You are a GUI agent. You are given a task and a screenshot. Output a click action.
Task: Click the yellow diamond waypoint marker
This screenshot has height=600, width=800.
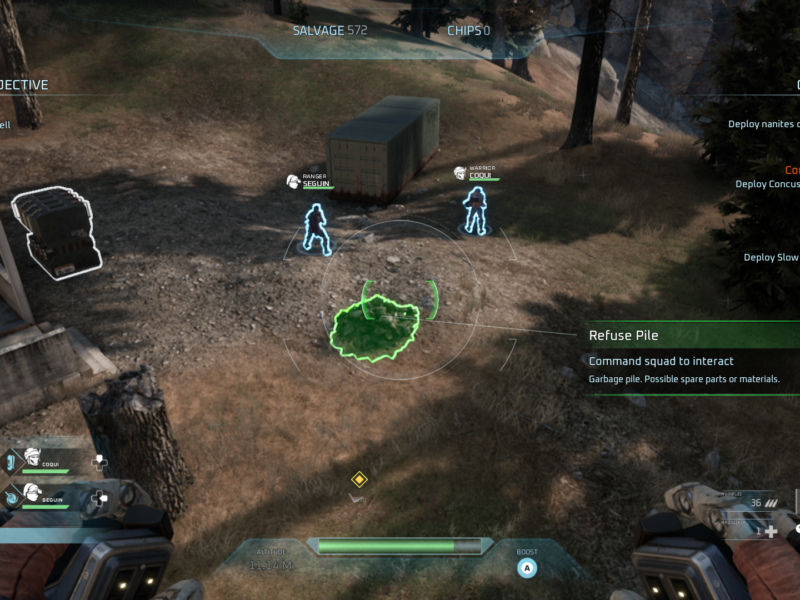[359, 480]
